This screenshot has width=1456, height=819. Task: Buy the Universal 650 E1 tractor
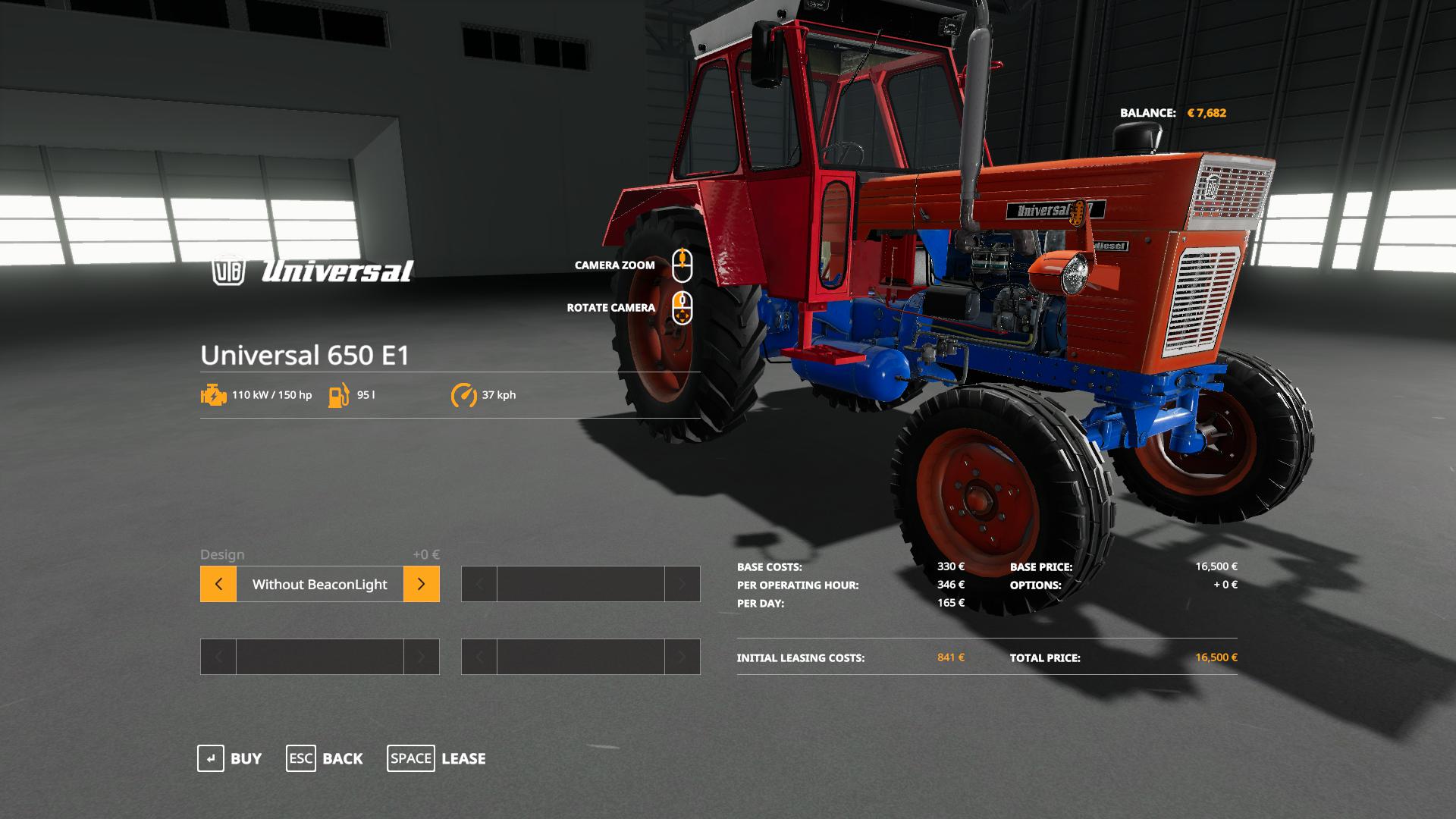[230, 758]
